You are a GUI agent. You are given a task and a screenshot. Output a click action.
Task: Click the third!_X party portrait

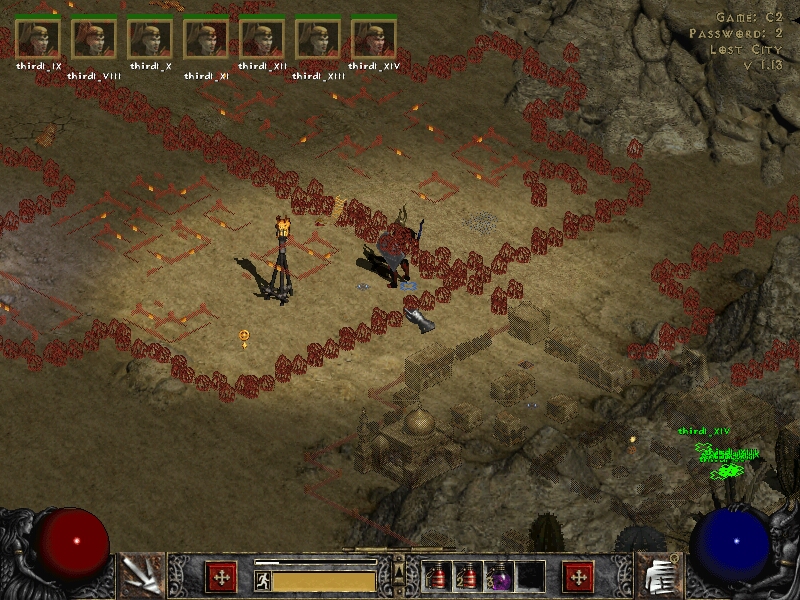coord(150,39)
